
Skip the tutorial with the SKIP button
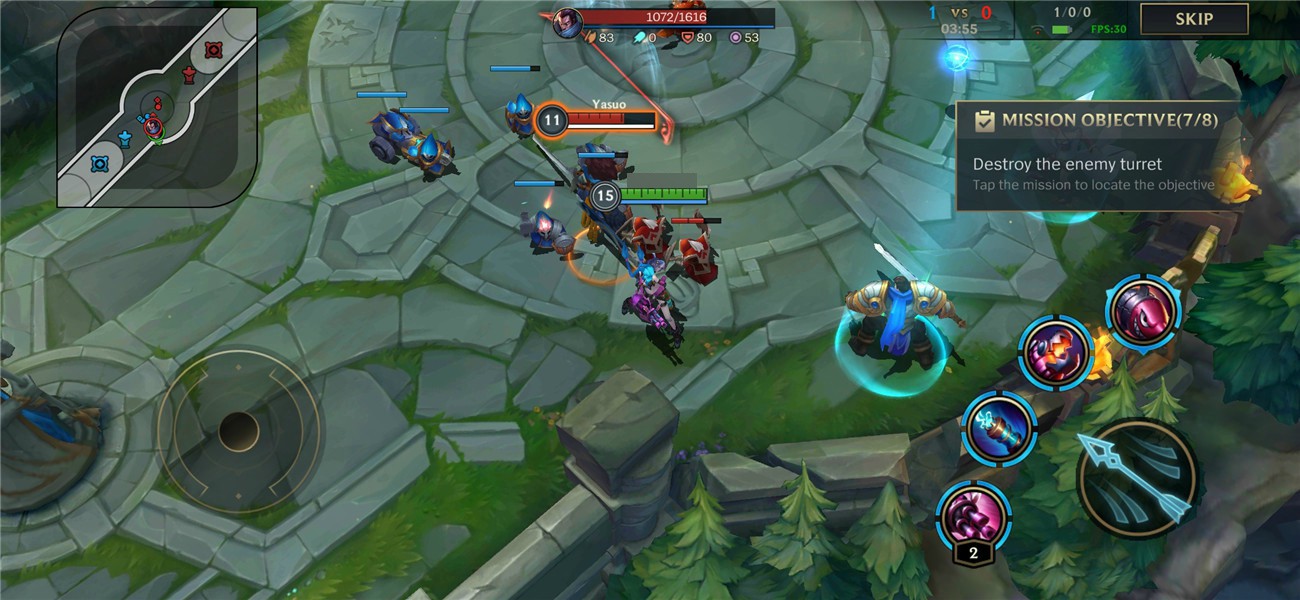pos(1194,19)
